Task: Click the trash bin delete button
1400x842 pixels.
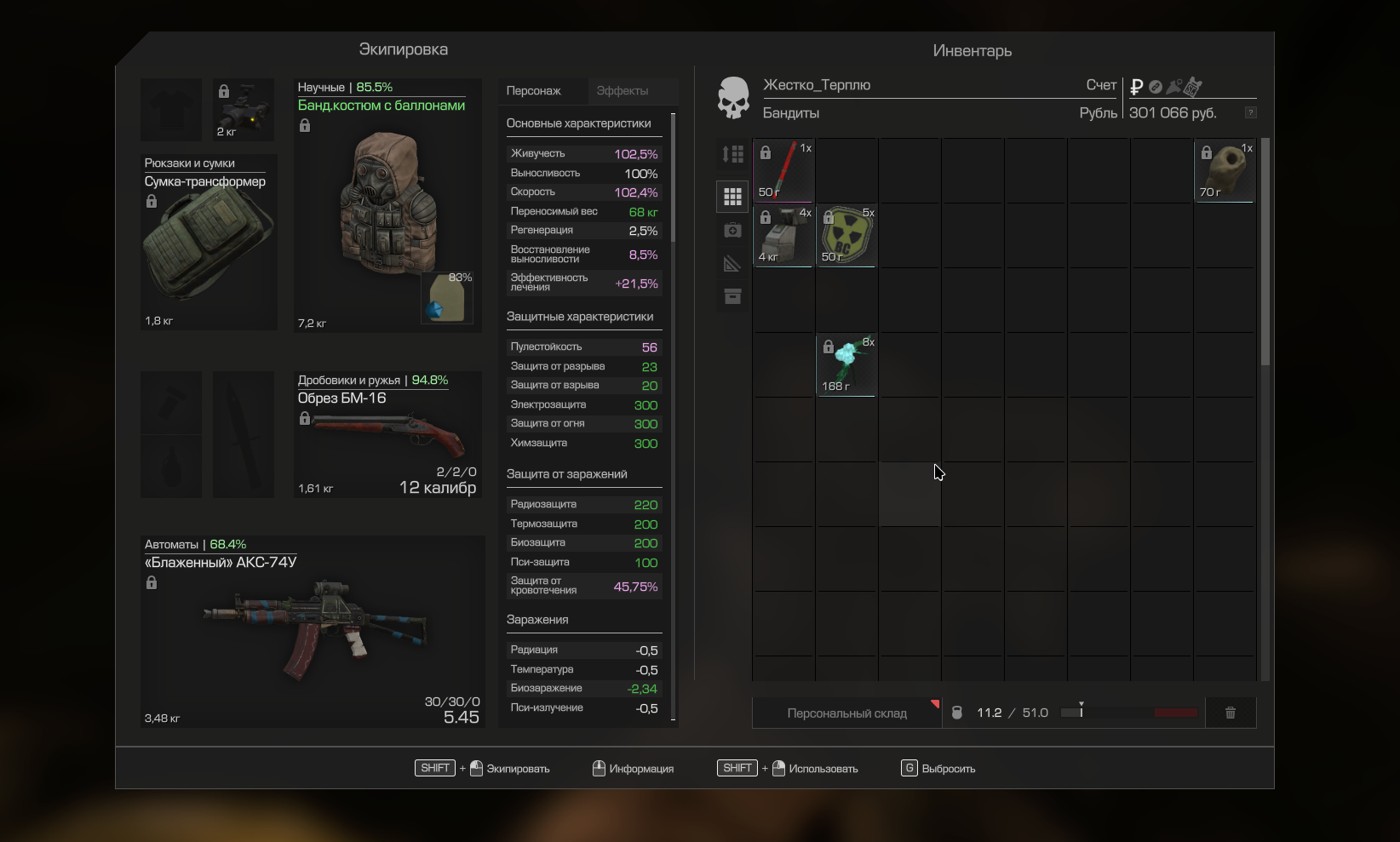Action: click(x=1230, y=713)
